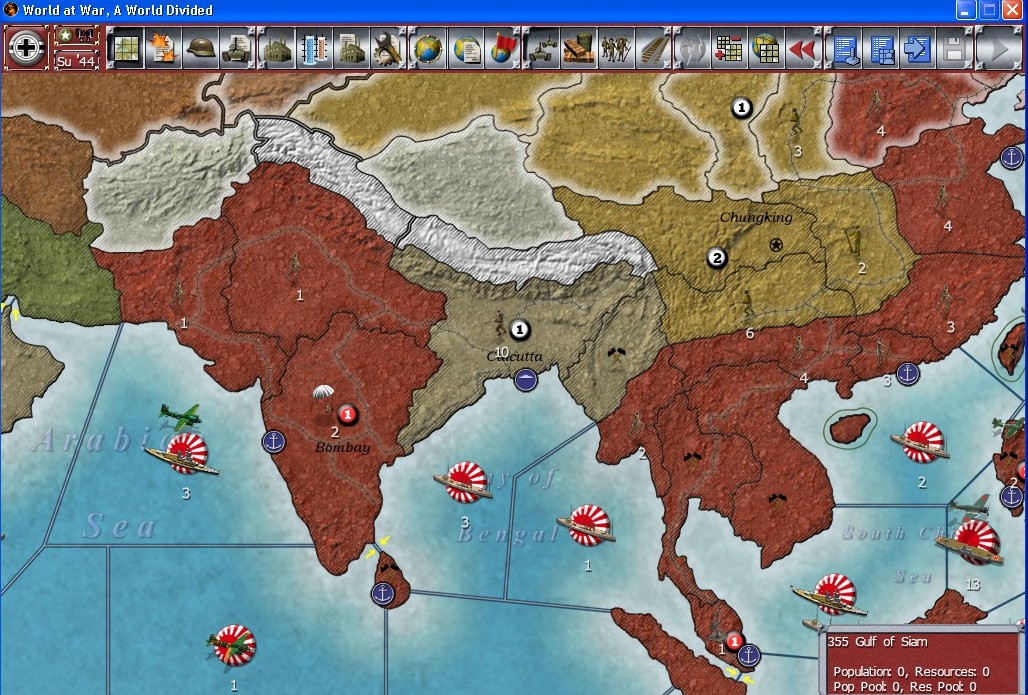This screenshot has width=1028, height=695.
Task: Open the map grid view button
Action: point(125,48)
